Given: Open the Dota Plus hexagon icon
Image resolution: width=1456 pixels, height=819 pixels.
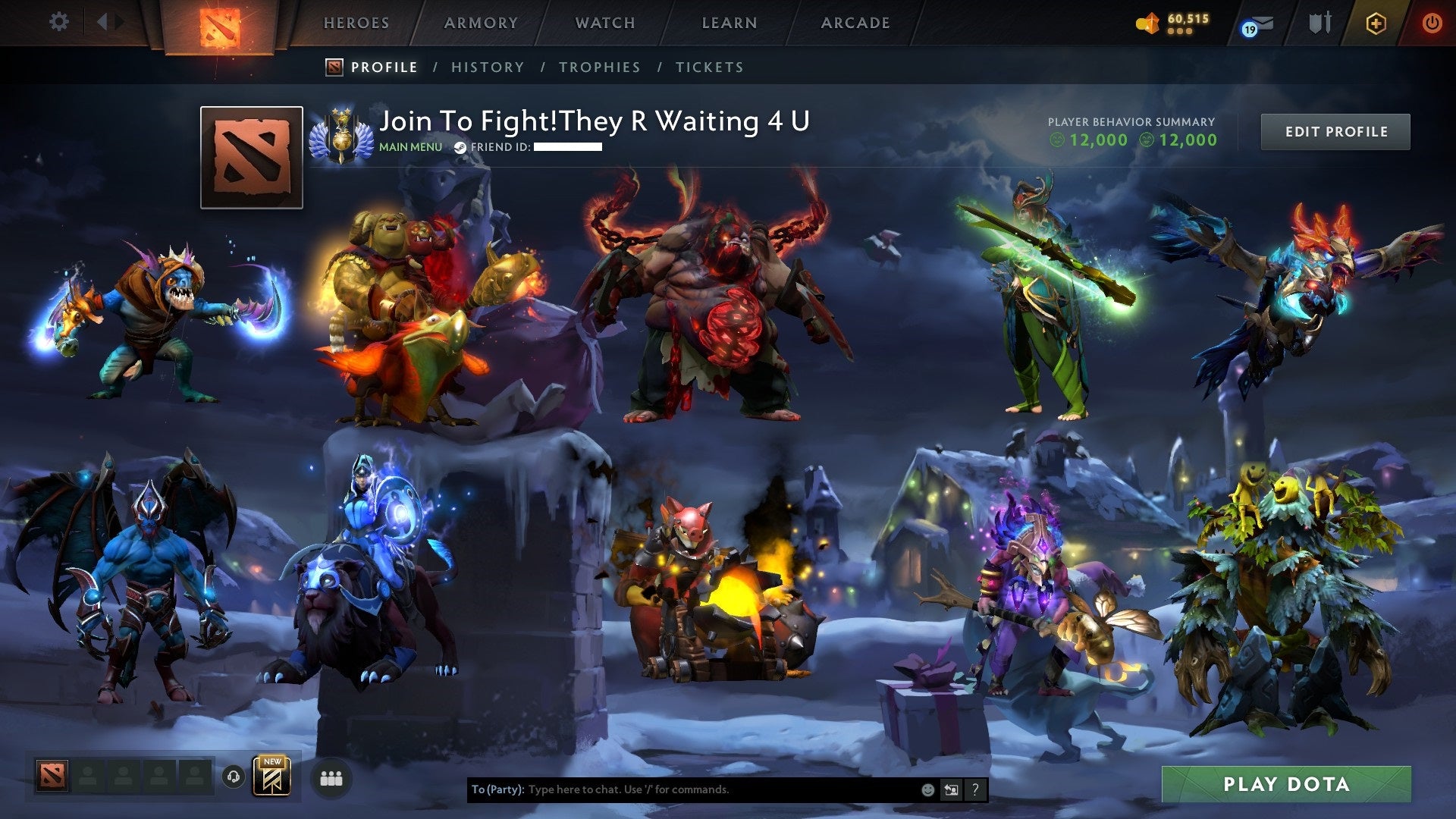Looking at the screenshot, I should (x=1377, y=22).
